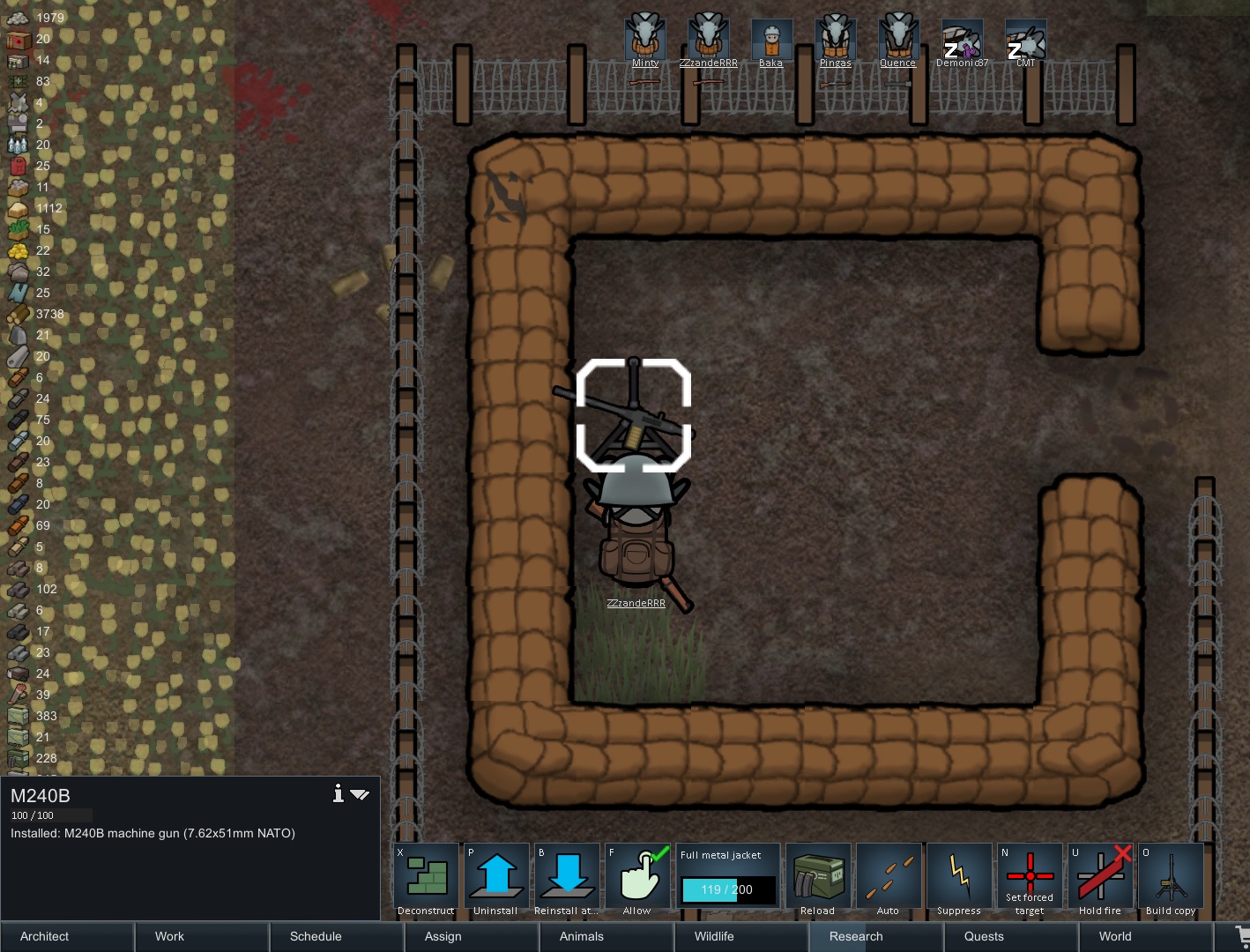Toggle the Hold fire command
1250x952 pixels.
click(1100, 880)
